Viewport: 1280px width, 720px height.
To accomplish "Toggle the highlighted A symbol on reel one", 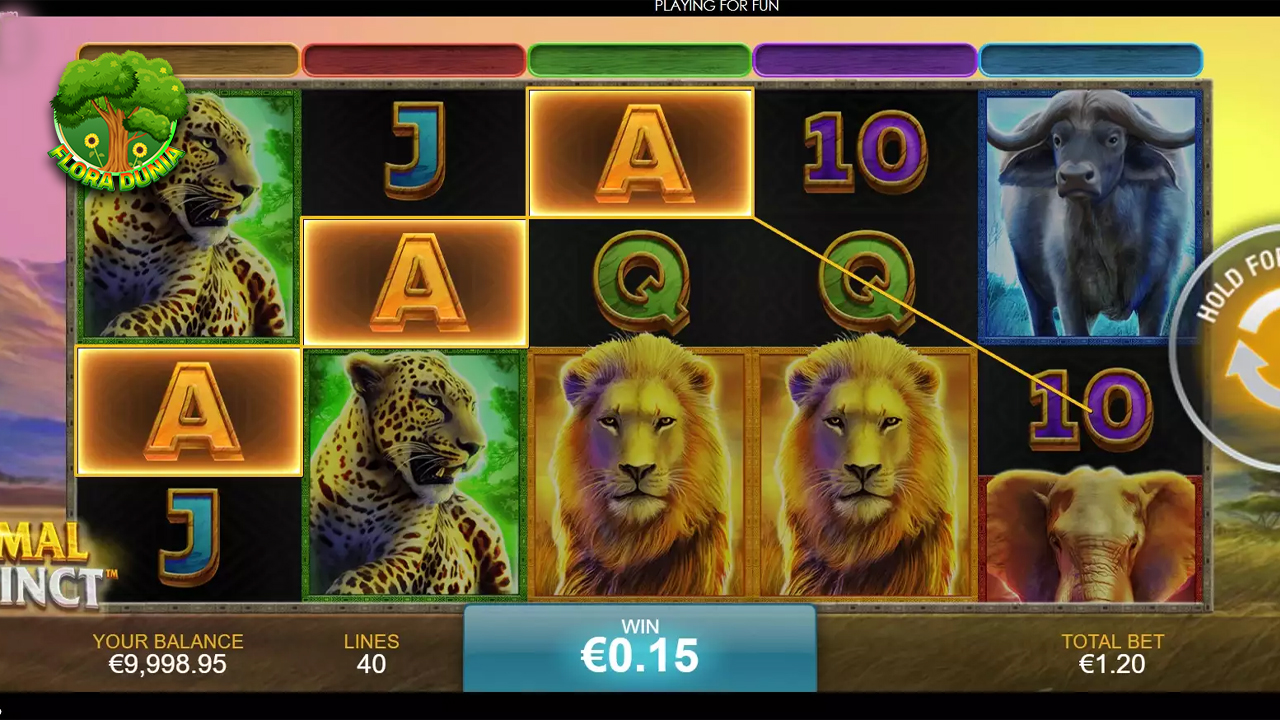I will pos(188,410).
